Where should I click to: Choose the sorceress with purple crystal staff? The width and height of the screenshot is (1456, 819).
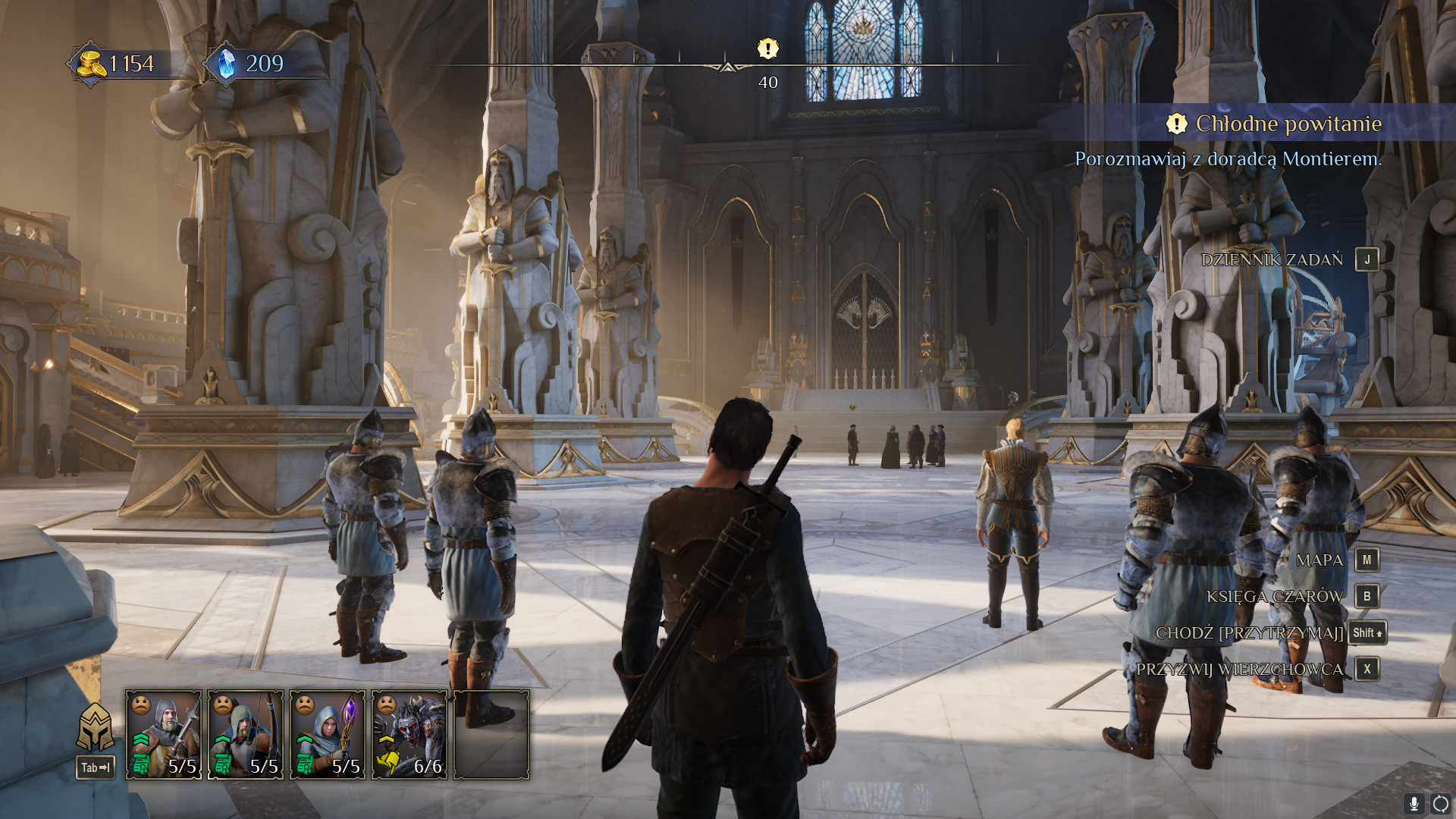coord(328,734)
